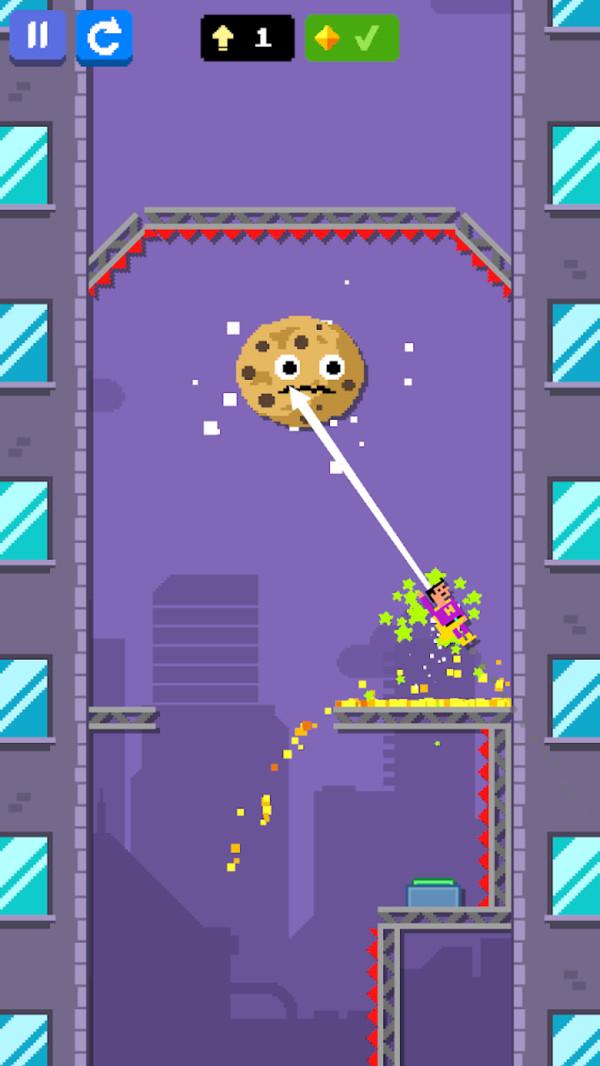Restart the level with the blue arrow button
Screen dimensions: 600x1066
click(104, 38)
